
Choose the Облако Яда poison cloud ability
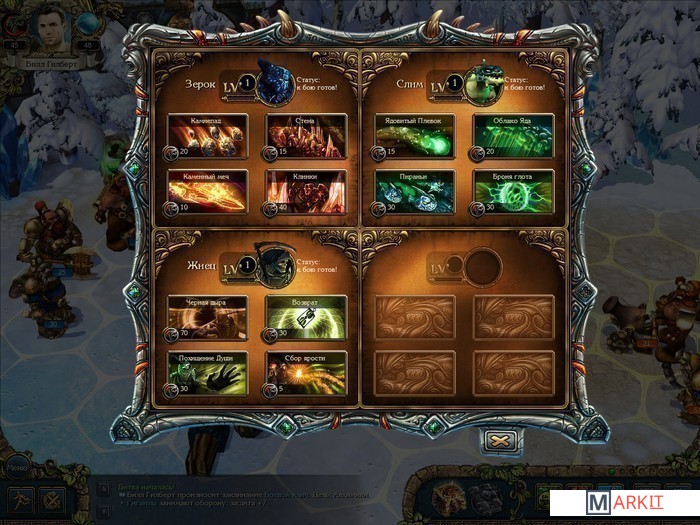pos(514,136)
